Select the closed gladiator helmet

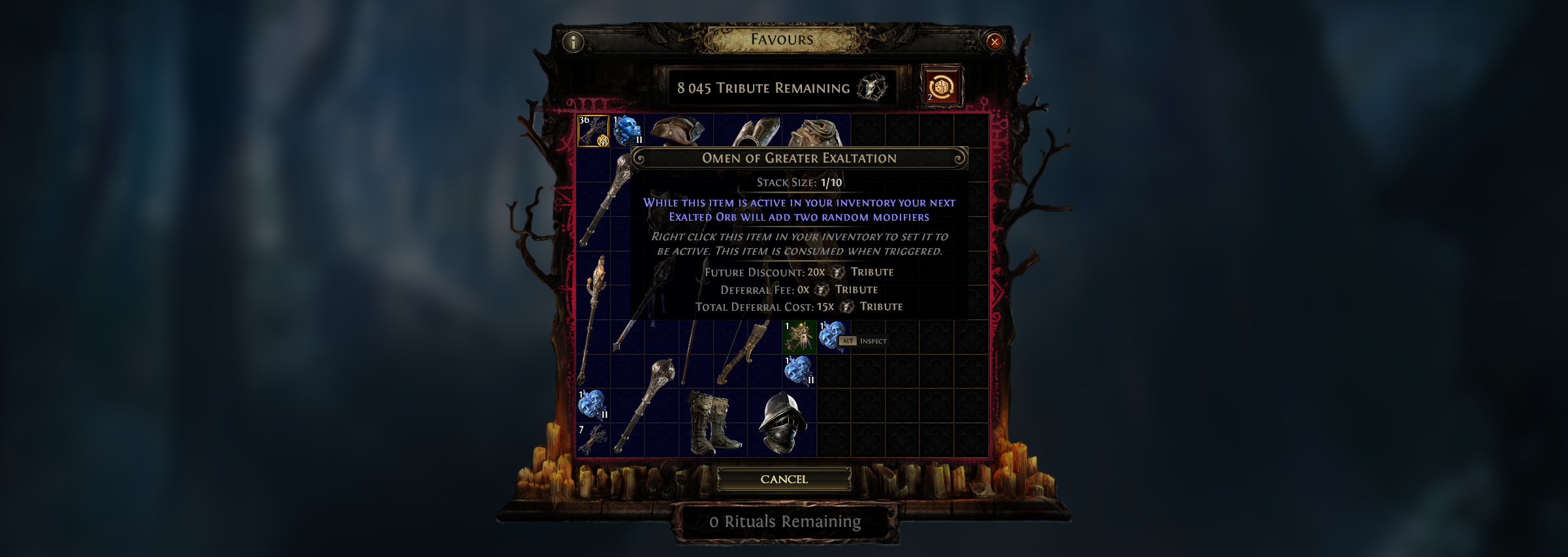(782, 422)
